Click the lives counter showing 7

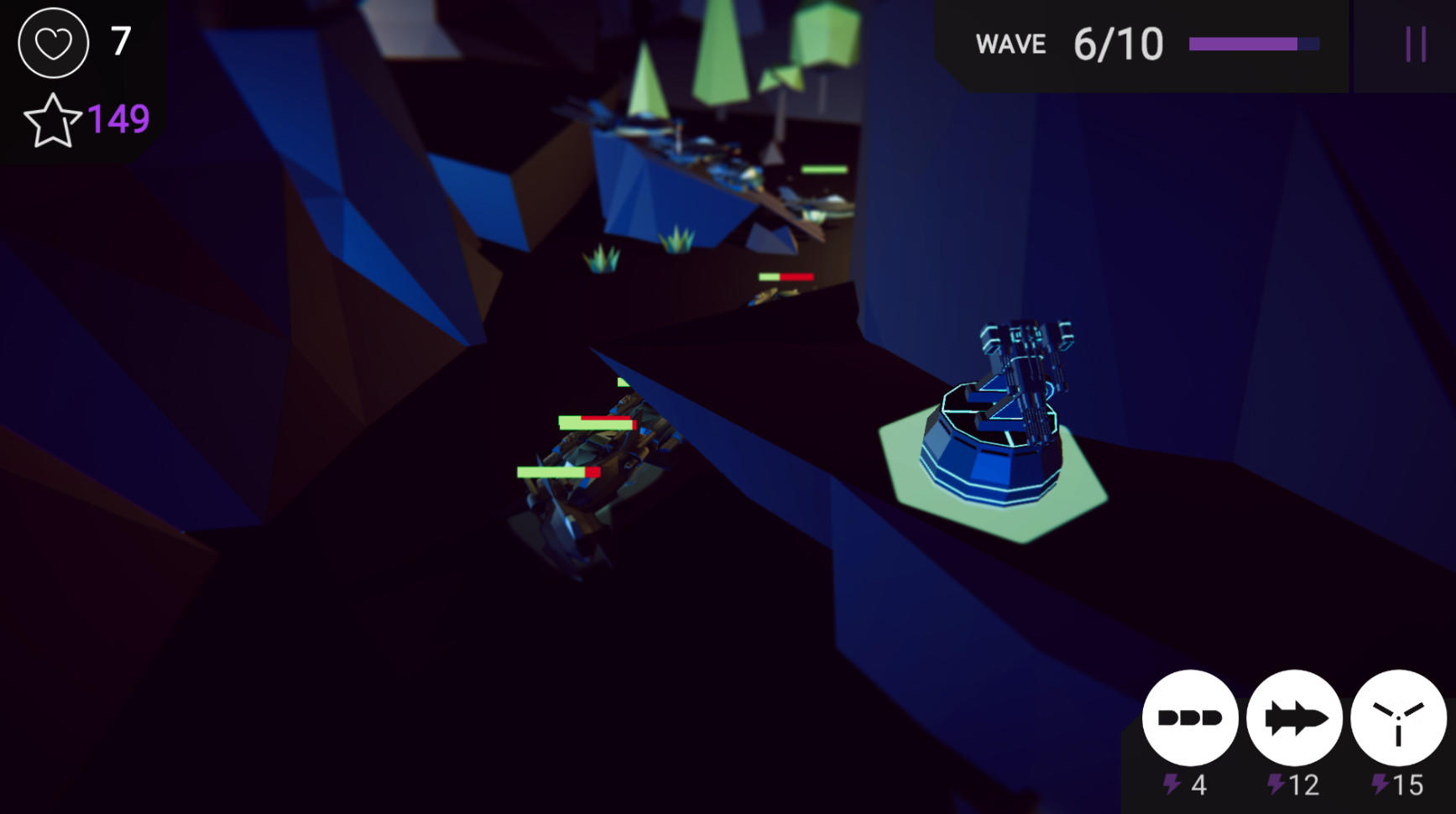pyautogui.click(x=120, y=39)
